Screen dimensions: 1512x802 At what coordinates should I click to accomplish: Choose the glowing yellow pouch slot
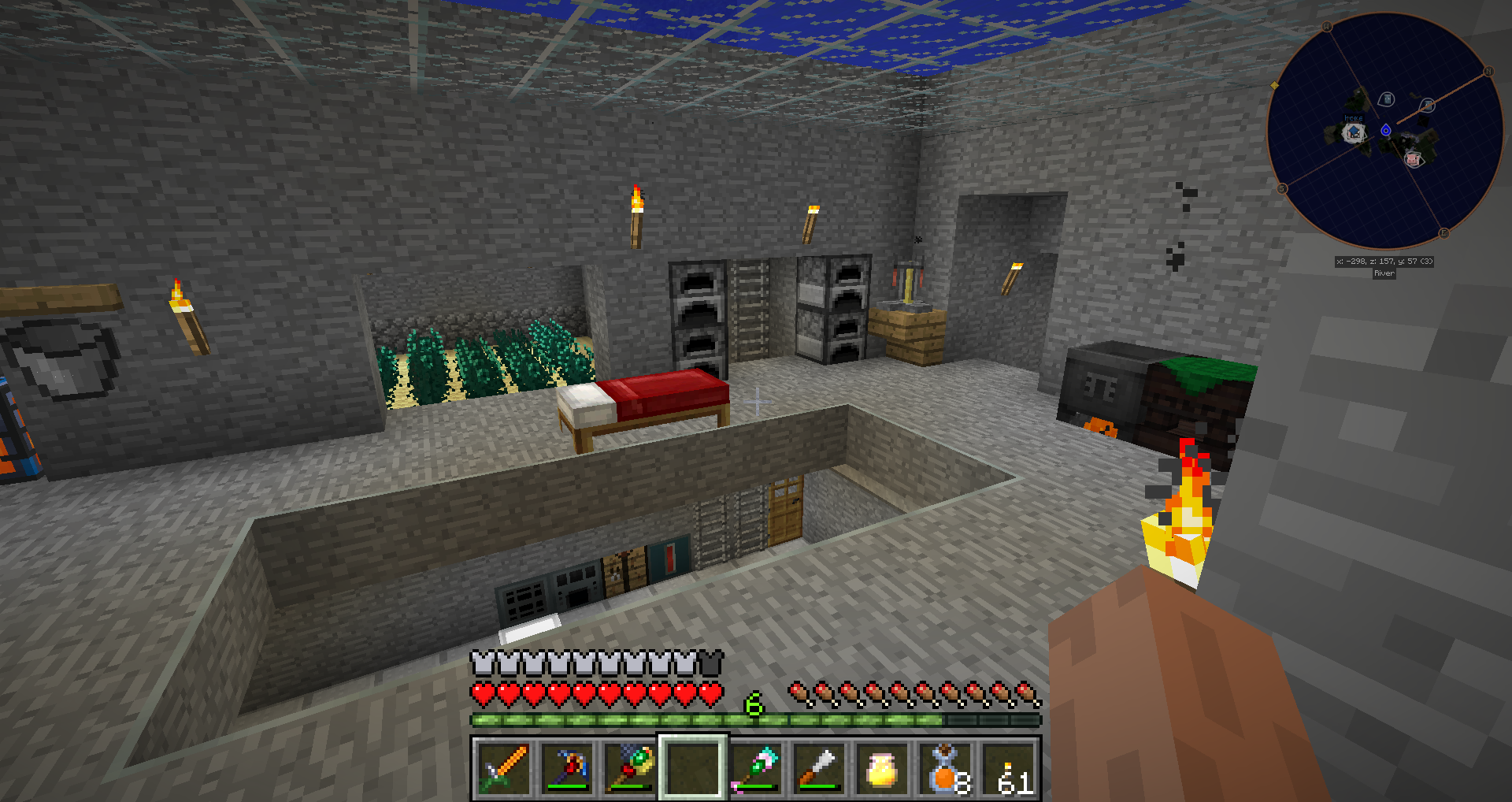882,768
